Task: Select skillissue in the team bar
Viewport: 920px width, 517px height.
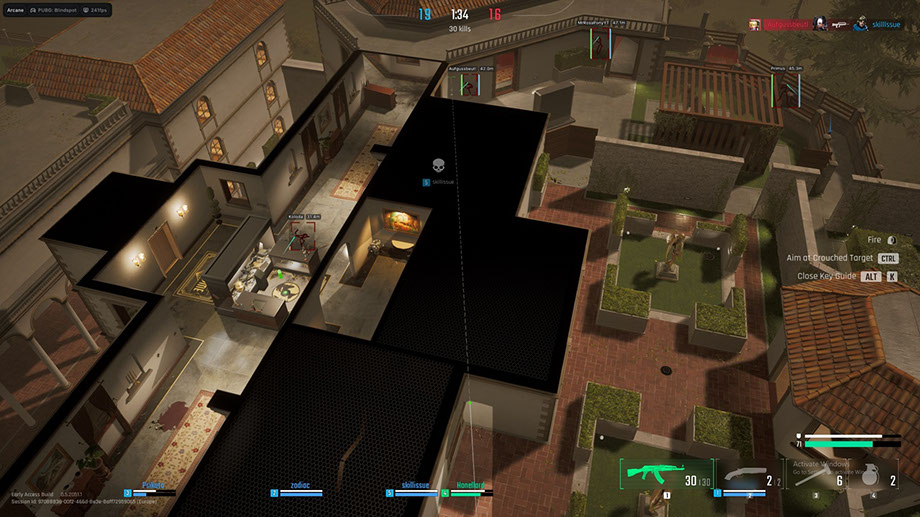Action: coord(420,487)
